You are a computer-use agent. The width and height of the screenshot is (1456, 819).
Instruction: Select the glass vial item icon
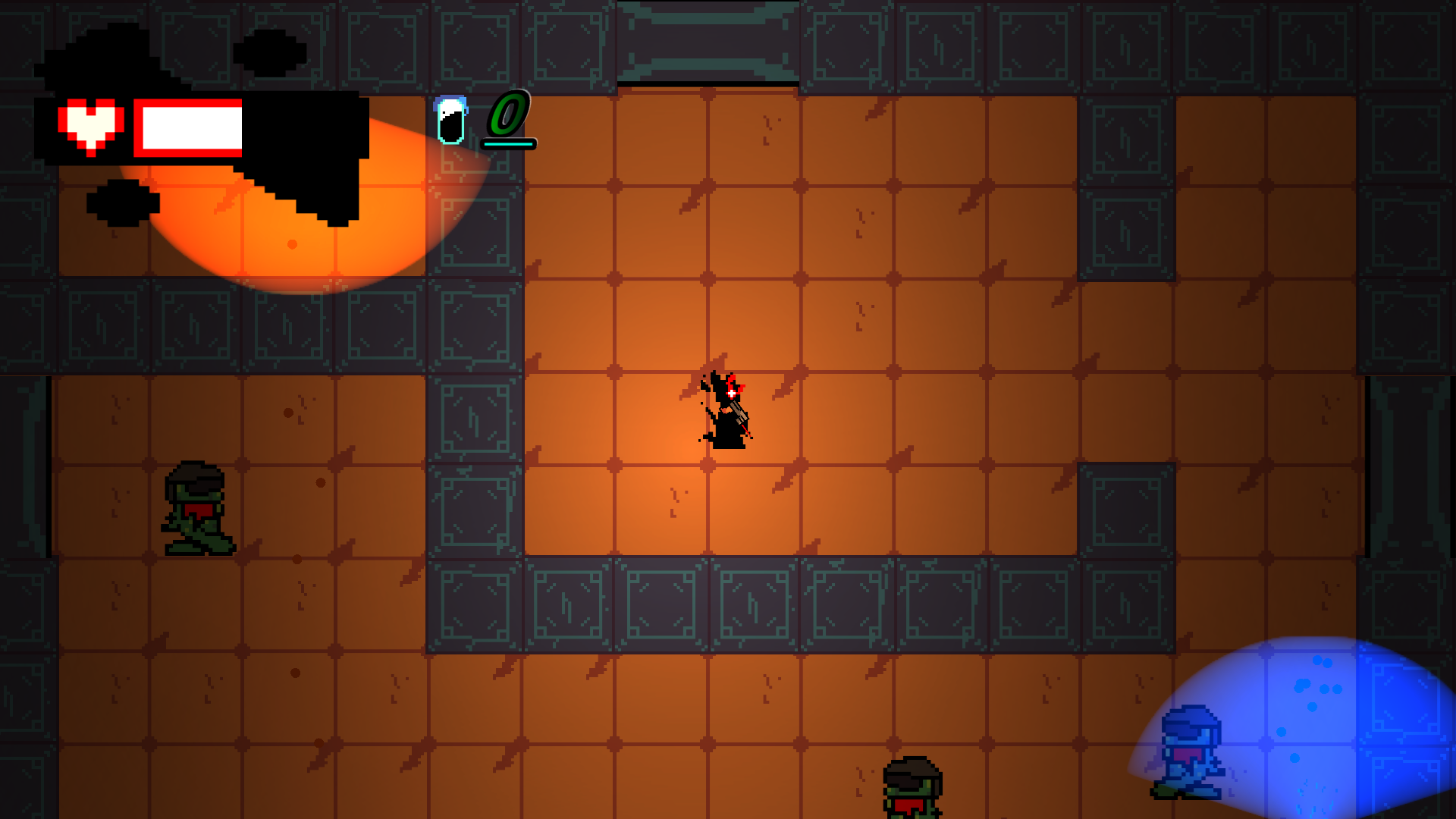(450, 121)
